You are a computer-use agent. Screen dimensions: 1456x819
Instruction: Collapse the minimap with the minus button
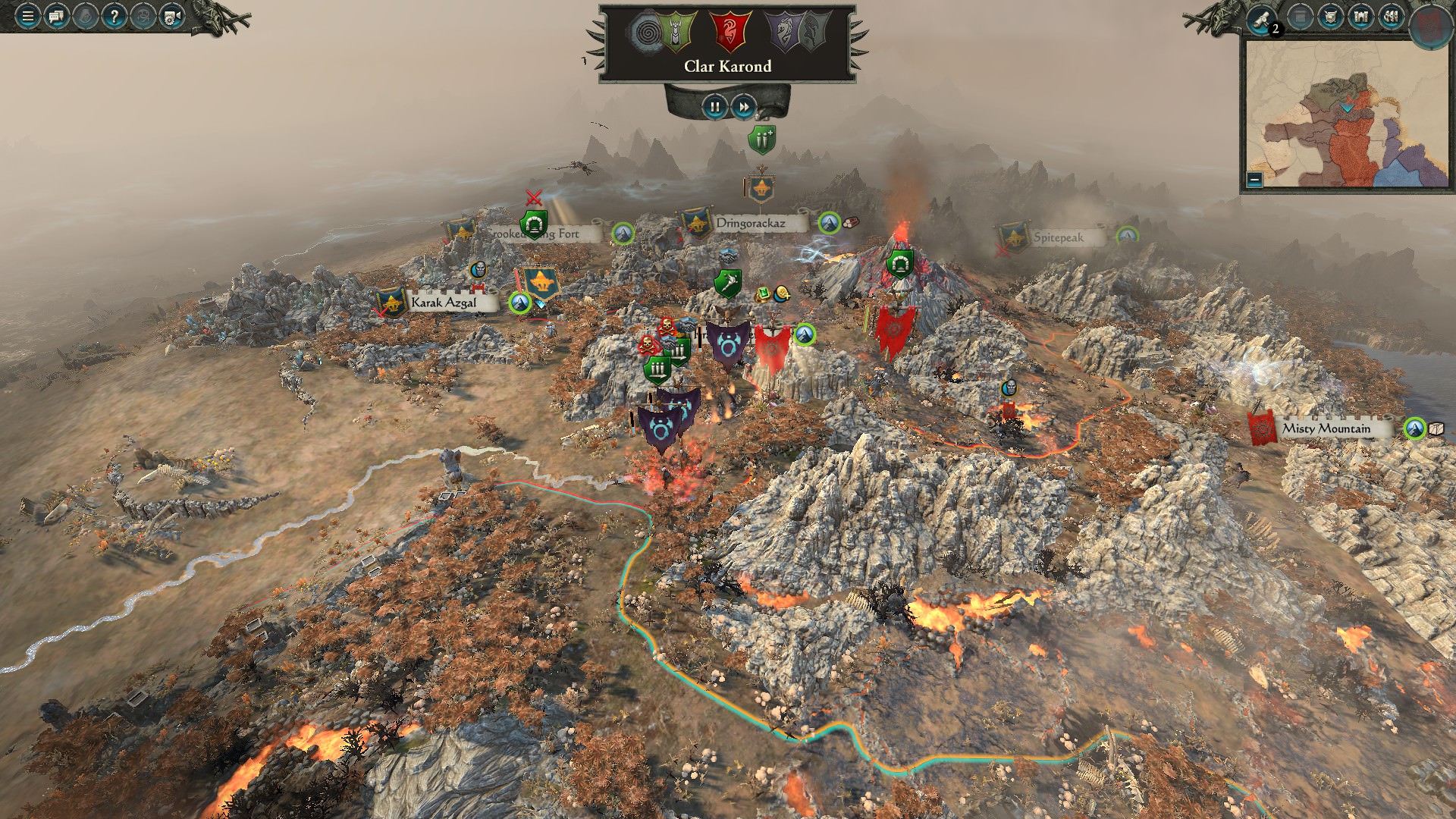click(x=1254, y=180)
